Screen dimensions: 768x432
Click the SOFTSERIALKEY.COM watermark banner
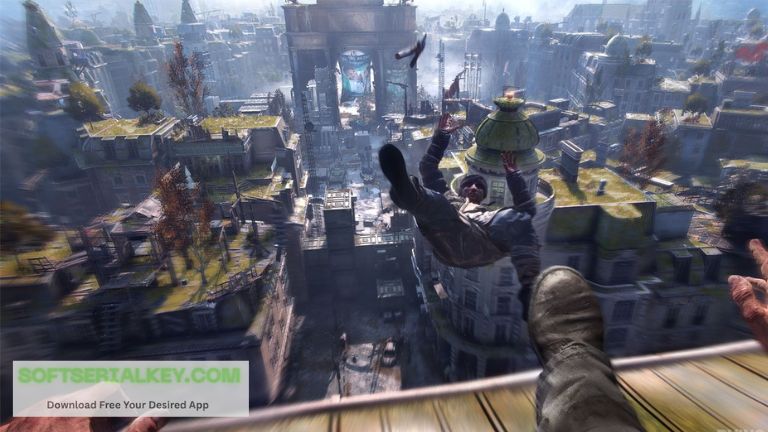pos(131,388)
